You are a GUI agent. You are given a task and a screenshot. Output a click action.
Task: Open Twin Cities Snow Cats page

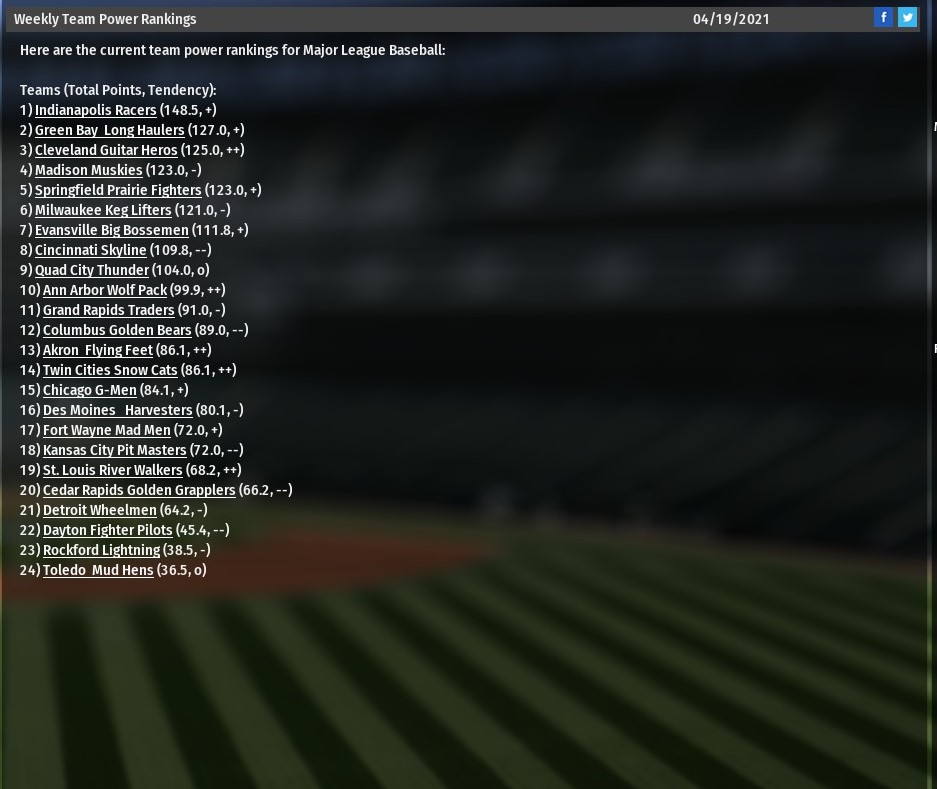point(110,370)
